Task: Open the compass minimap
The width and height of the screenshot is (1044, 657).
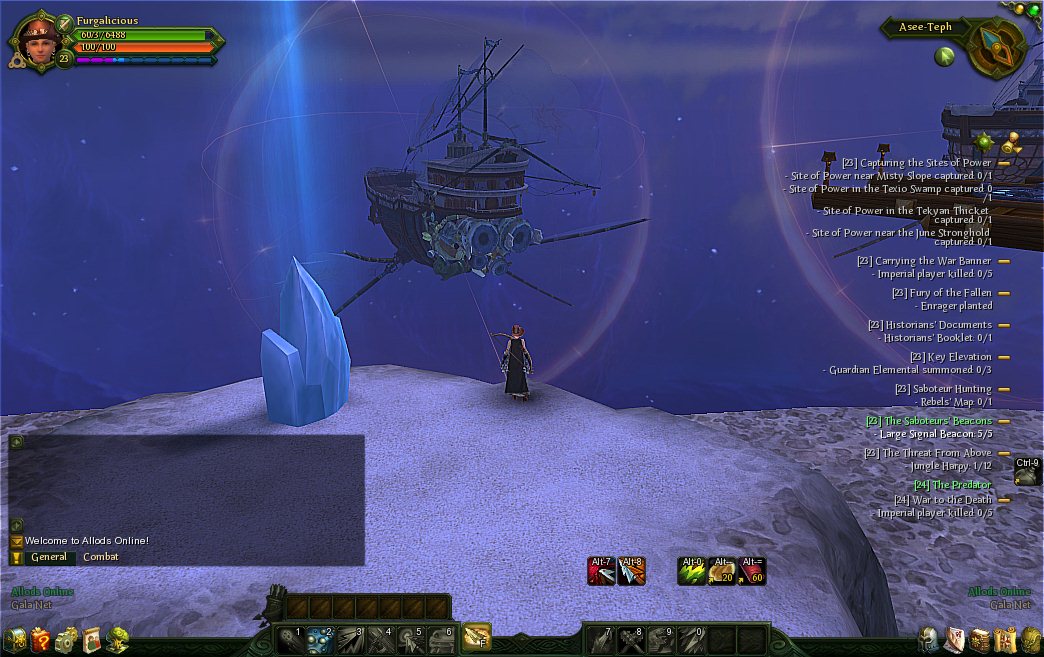Action: tap(995, 47)
